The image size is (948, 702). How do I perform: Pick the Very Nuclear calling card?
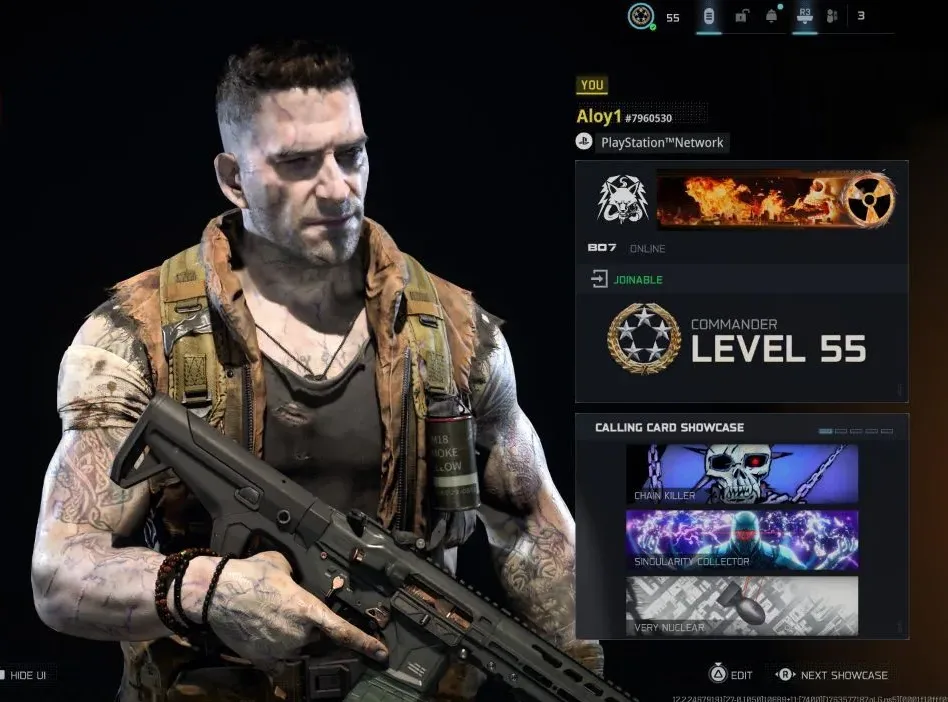pos(741,605)
